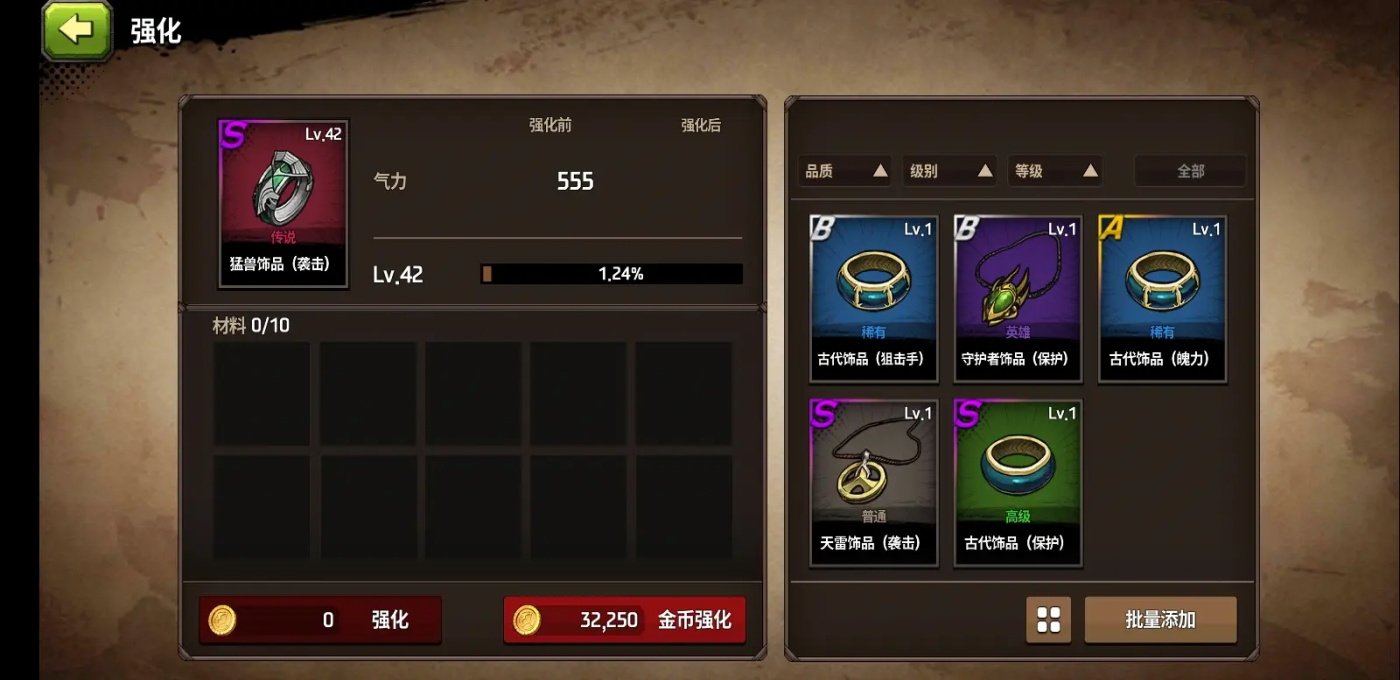Open the 品质 sort dropdown
1400x680 pixels.
846,171
